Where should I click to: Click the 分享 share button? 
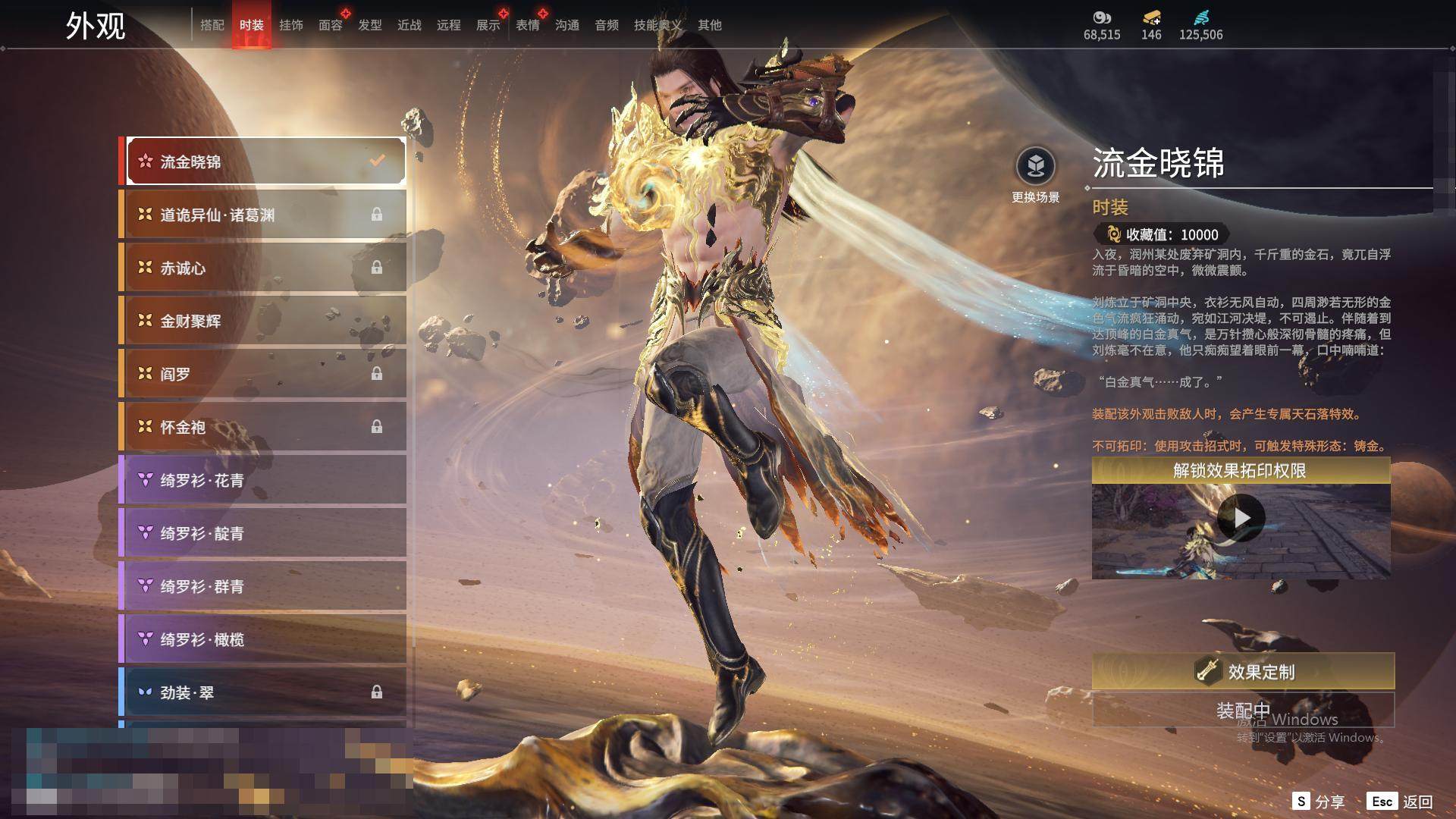(1319, 802)
